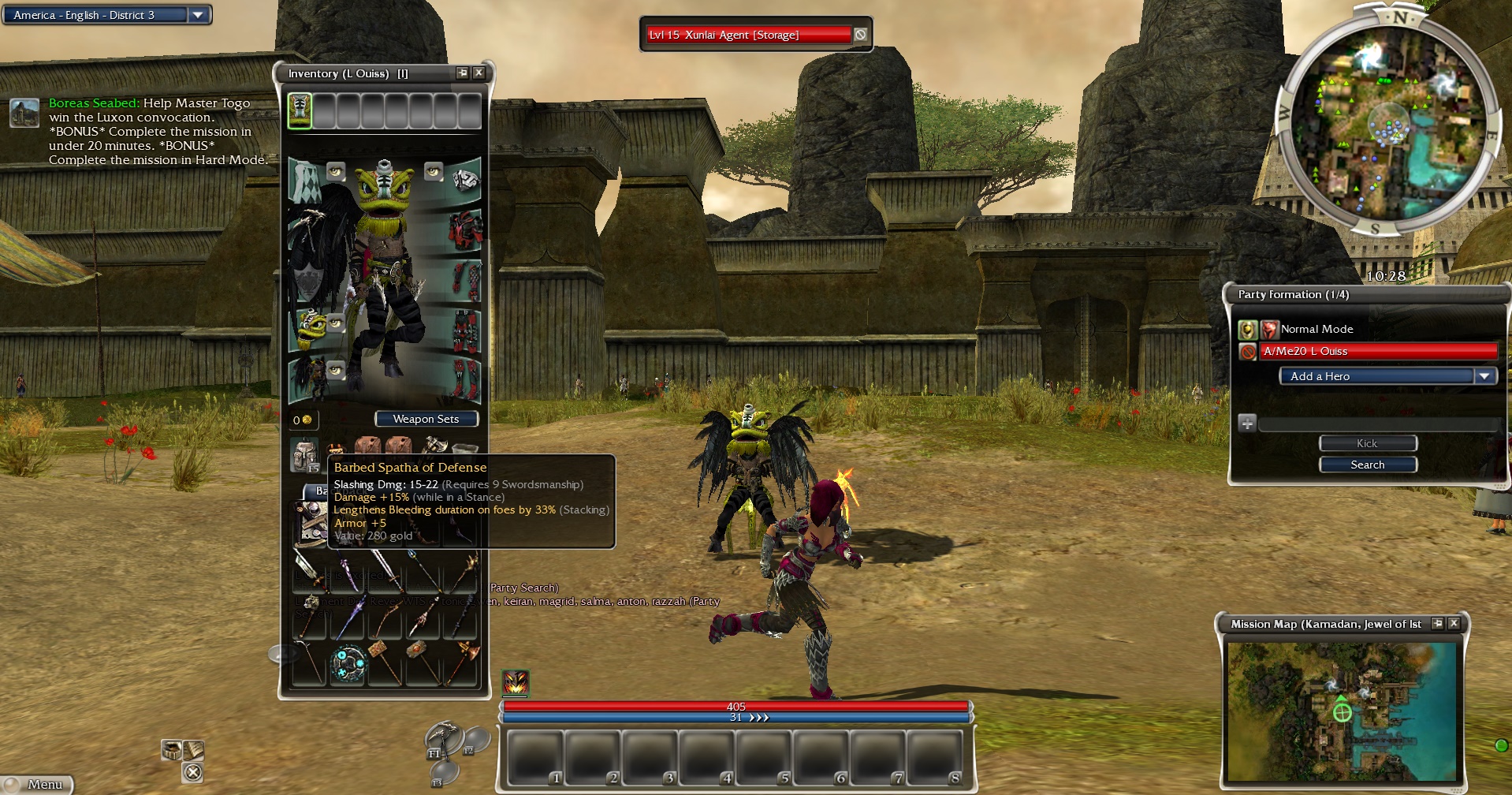Viewport: 1512px width, 795px height.
Task: Expand the Add a Hero dropdown
Action: 1484,376
